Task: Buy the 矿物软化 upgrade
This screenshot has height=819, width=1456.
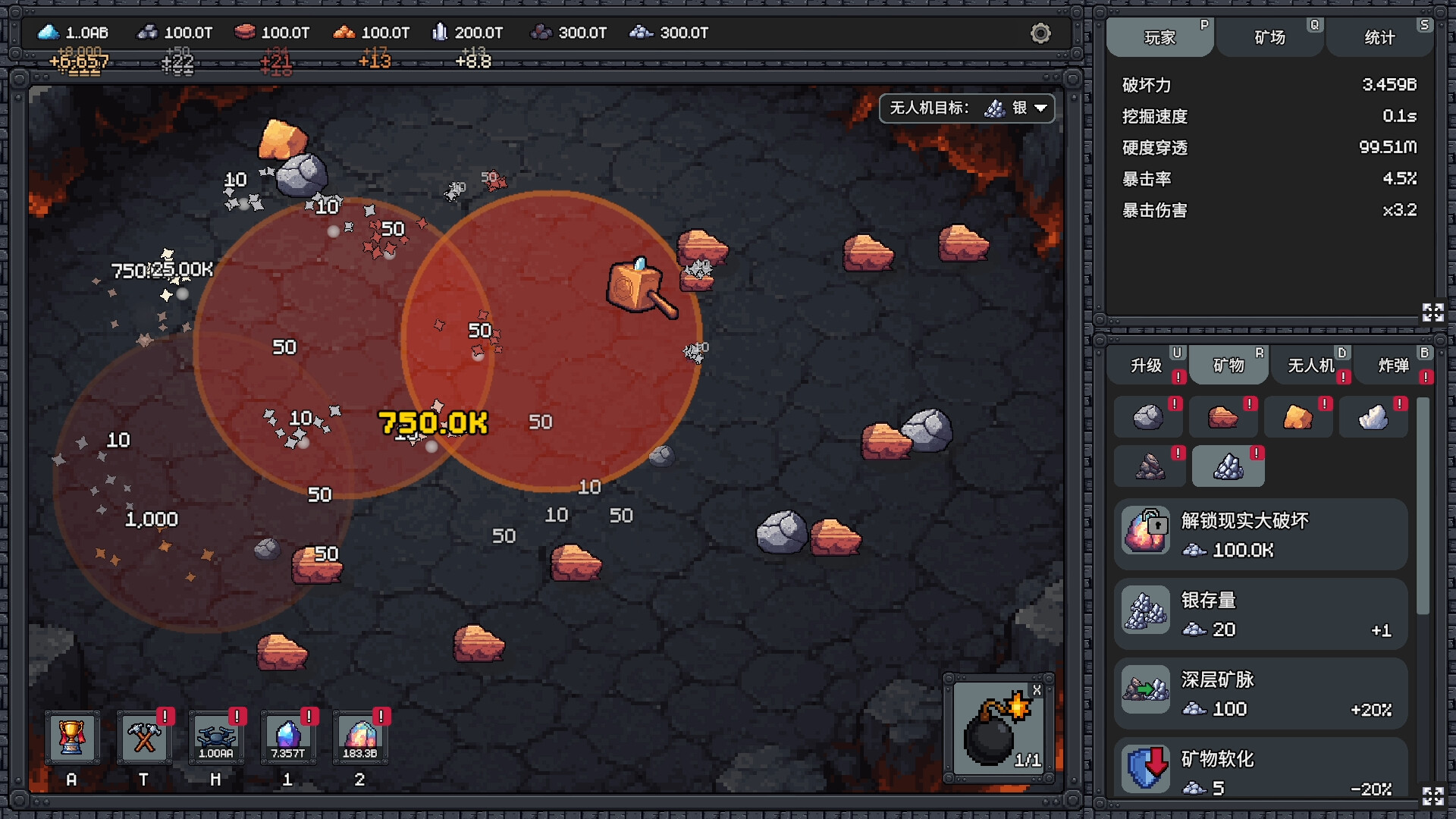Action: pyautogui.click(x=1261, y=770)
